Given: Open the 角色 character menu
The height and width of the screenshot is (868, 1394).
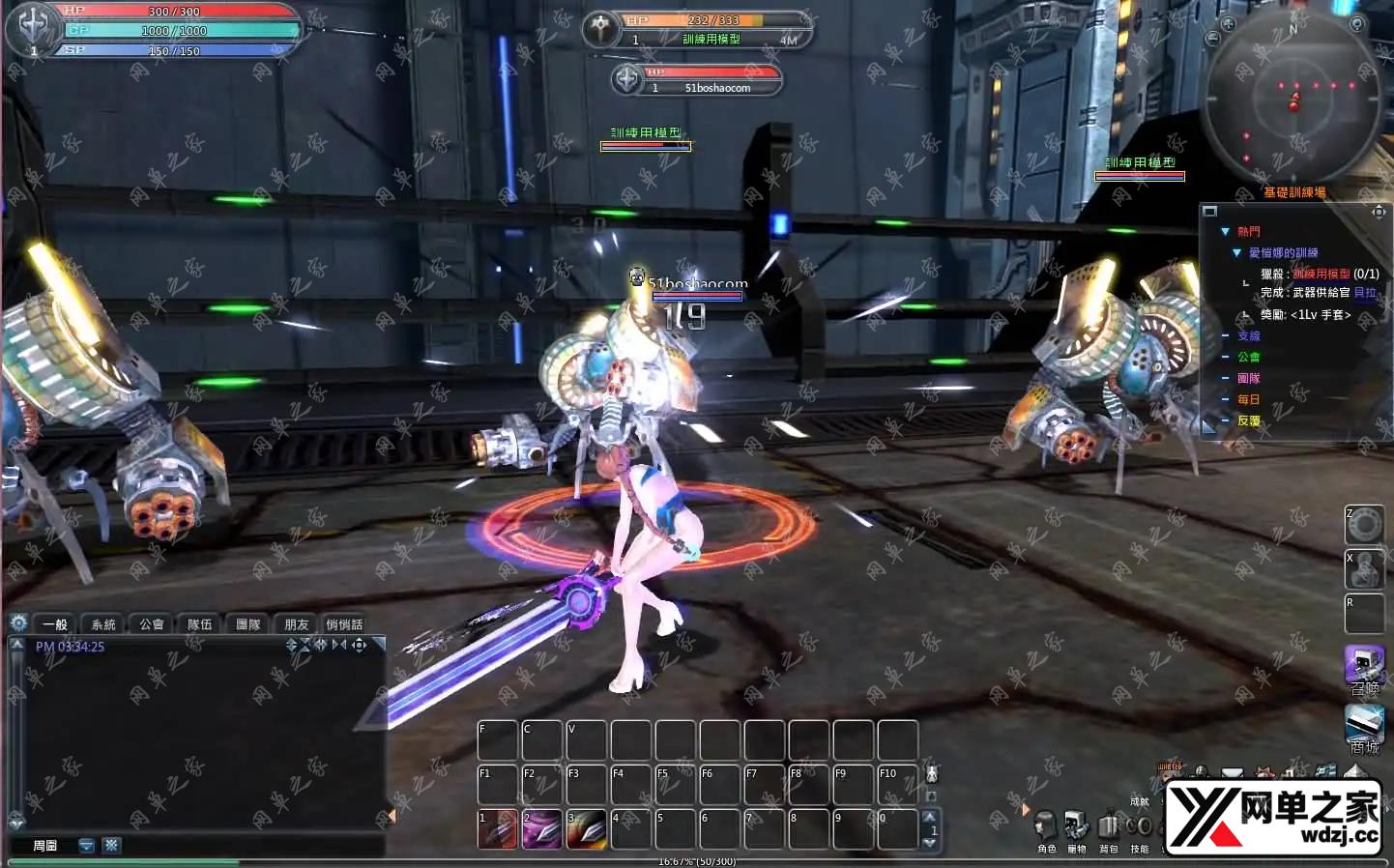Looking at the screenshot, I should click(1046, 829).
